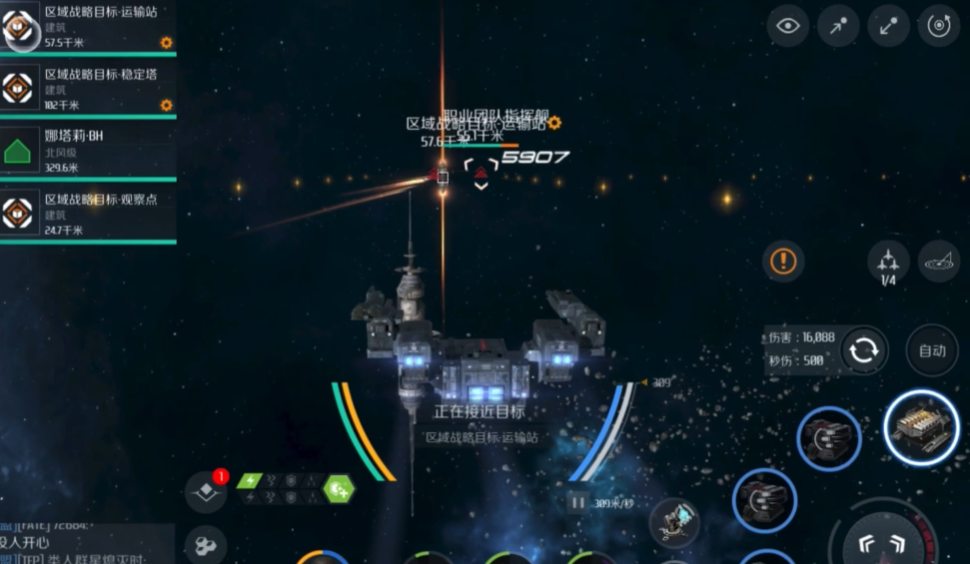Select the 娜塔莉·BH ship entry
Image resolution: width=970 pixels, height=564 pixels.
pos(88,150)
